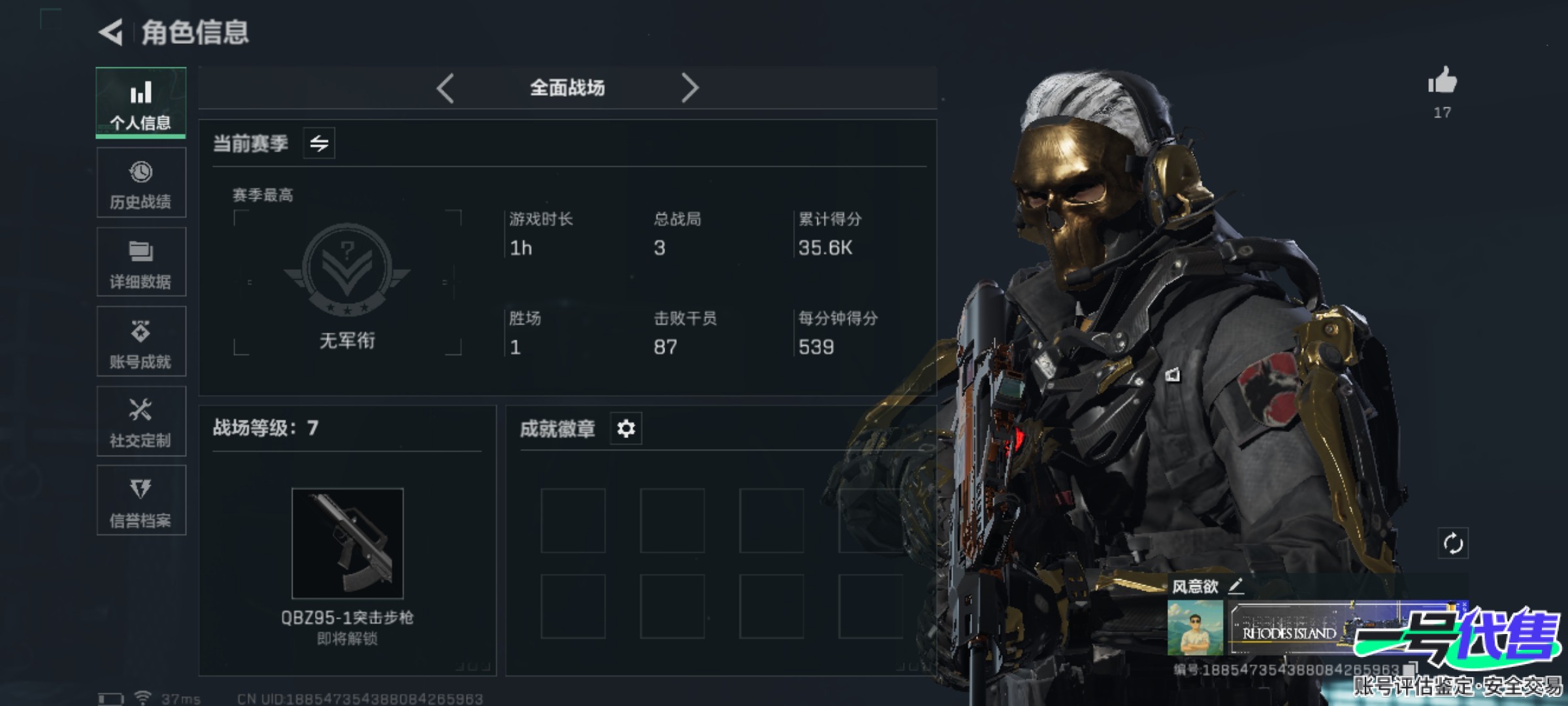1568x706 pixels.
Task: Click the left arrow beside 全面战场
Action: (446, 88)
